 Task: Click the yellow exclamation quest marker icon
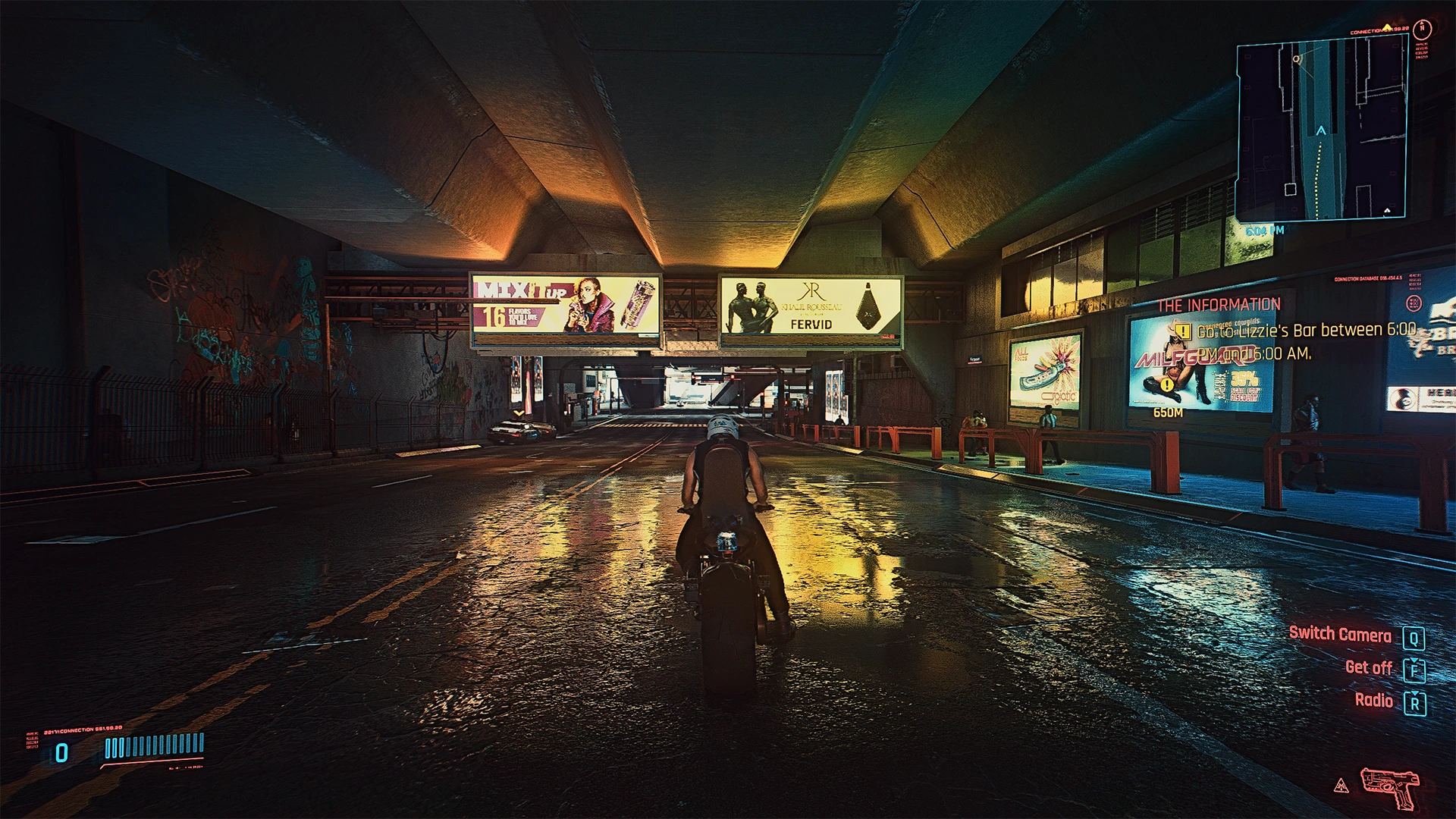(1183, 332)
